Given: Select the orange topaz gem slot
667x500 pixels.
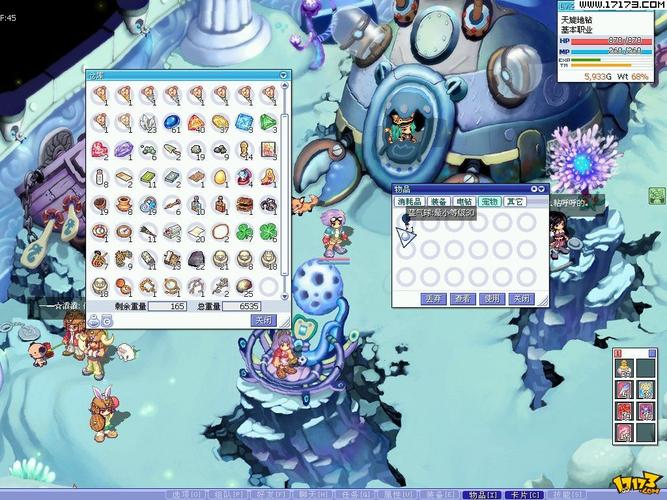Looking at the screenshot, I should [x=197, y=122].
